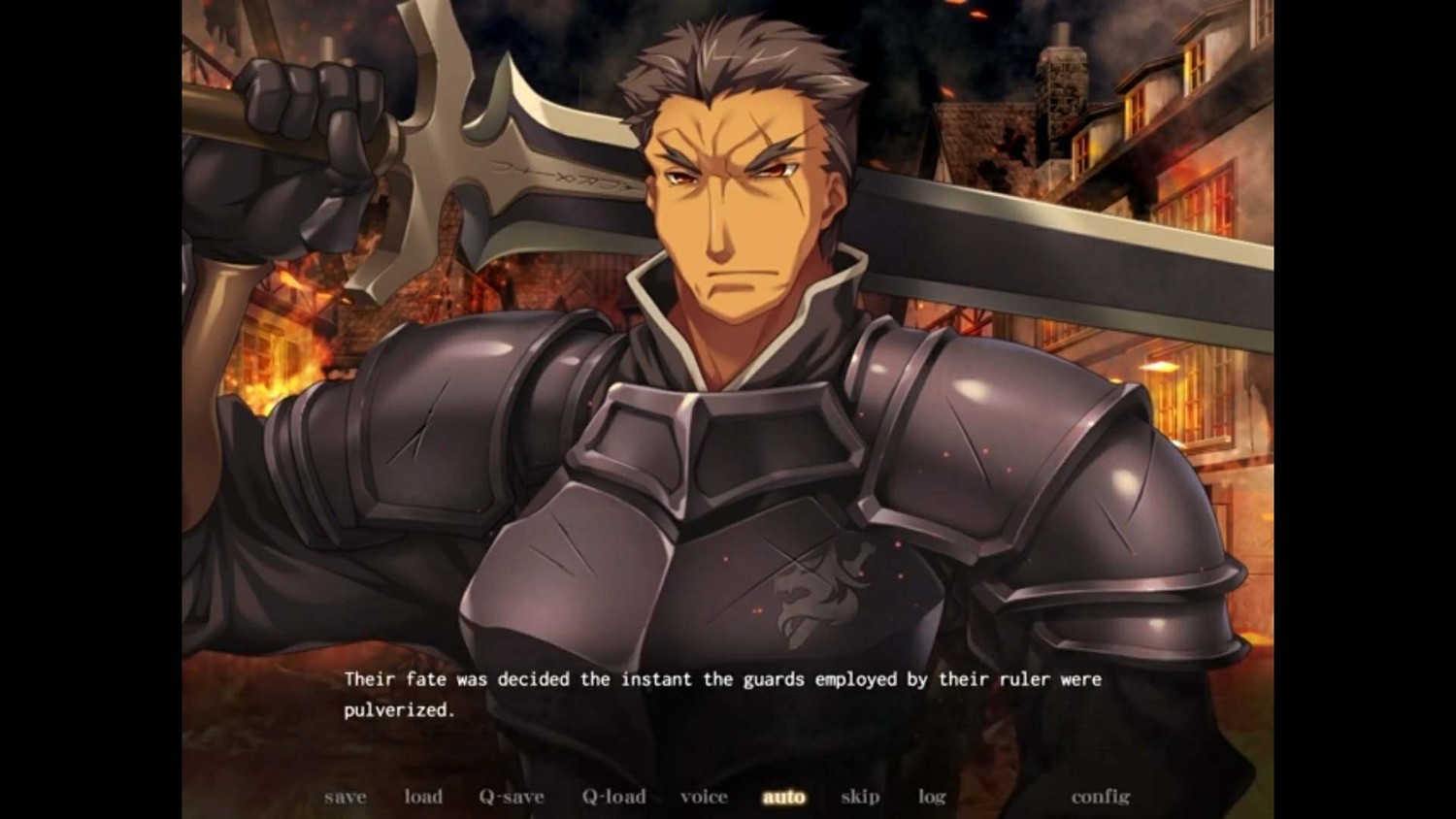Show the dialogue log

pos(932,797)
